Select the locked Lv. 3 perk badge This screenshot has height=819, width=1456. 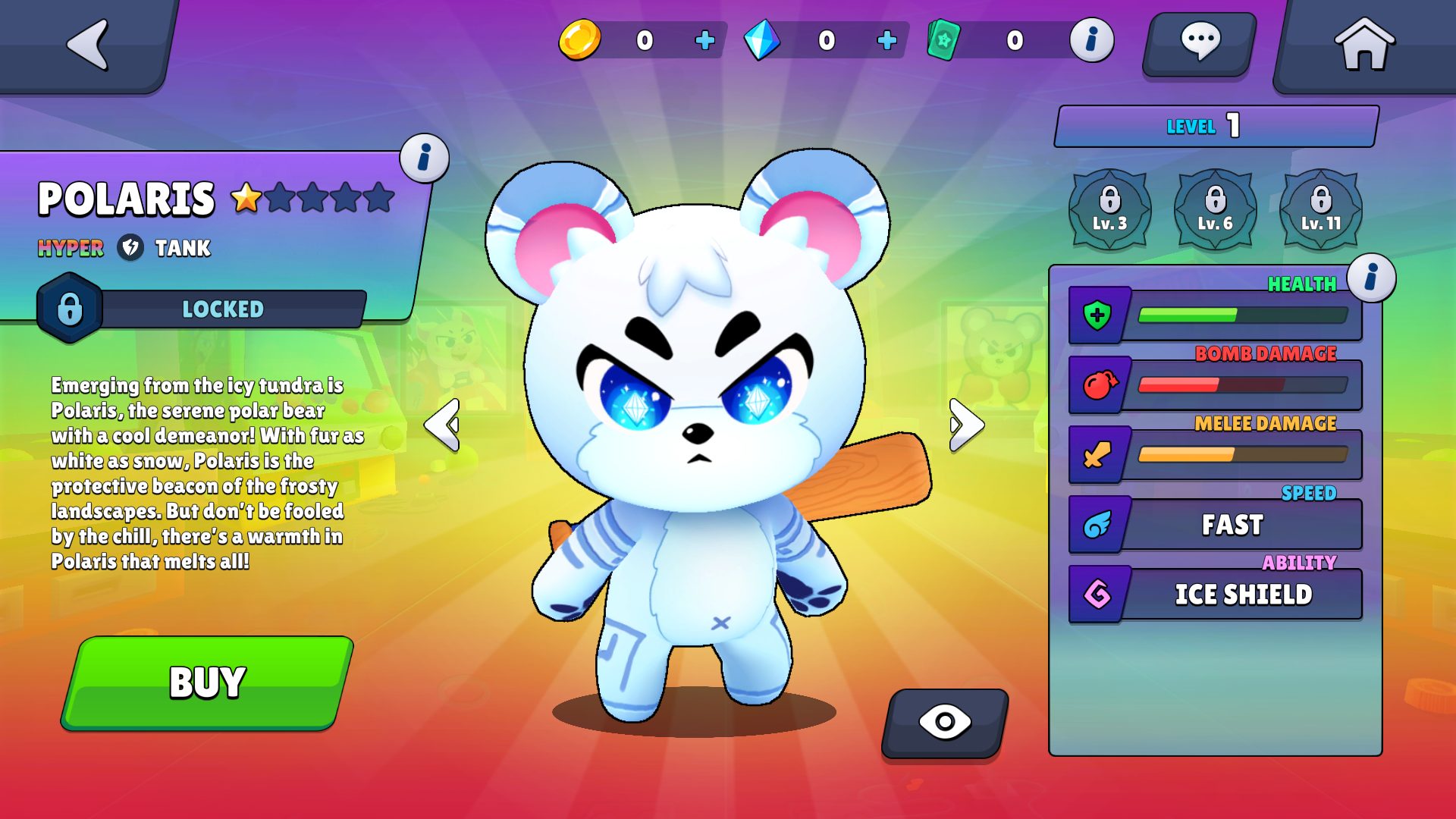point(1109,209)
